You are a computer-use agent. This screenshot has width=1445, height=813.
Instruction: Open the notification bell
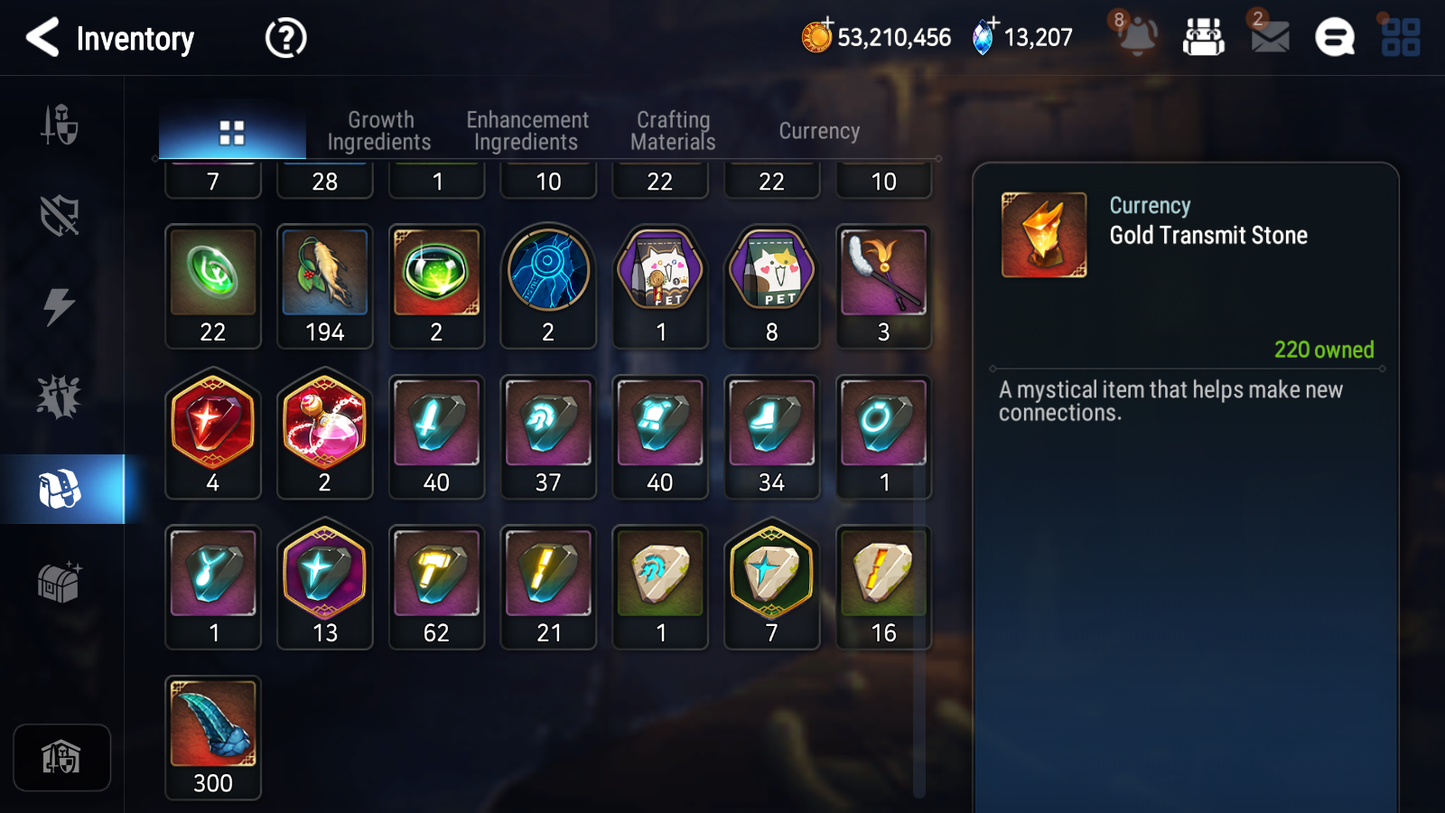pos(1137,37)
